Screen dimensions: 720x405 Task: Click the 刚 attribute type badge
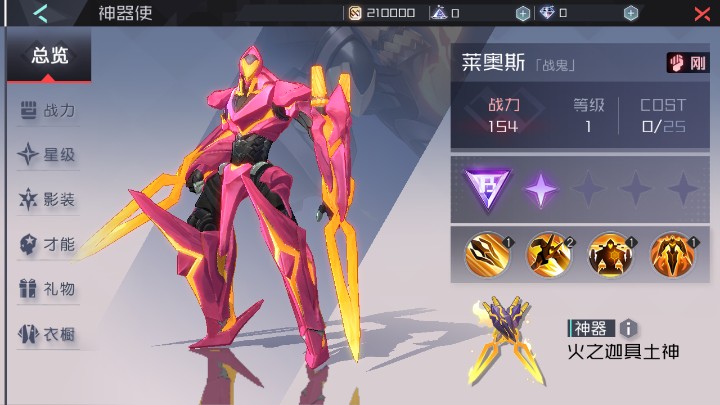688,63
